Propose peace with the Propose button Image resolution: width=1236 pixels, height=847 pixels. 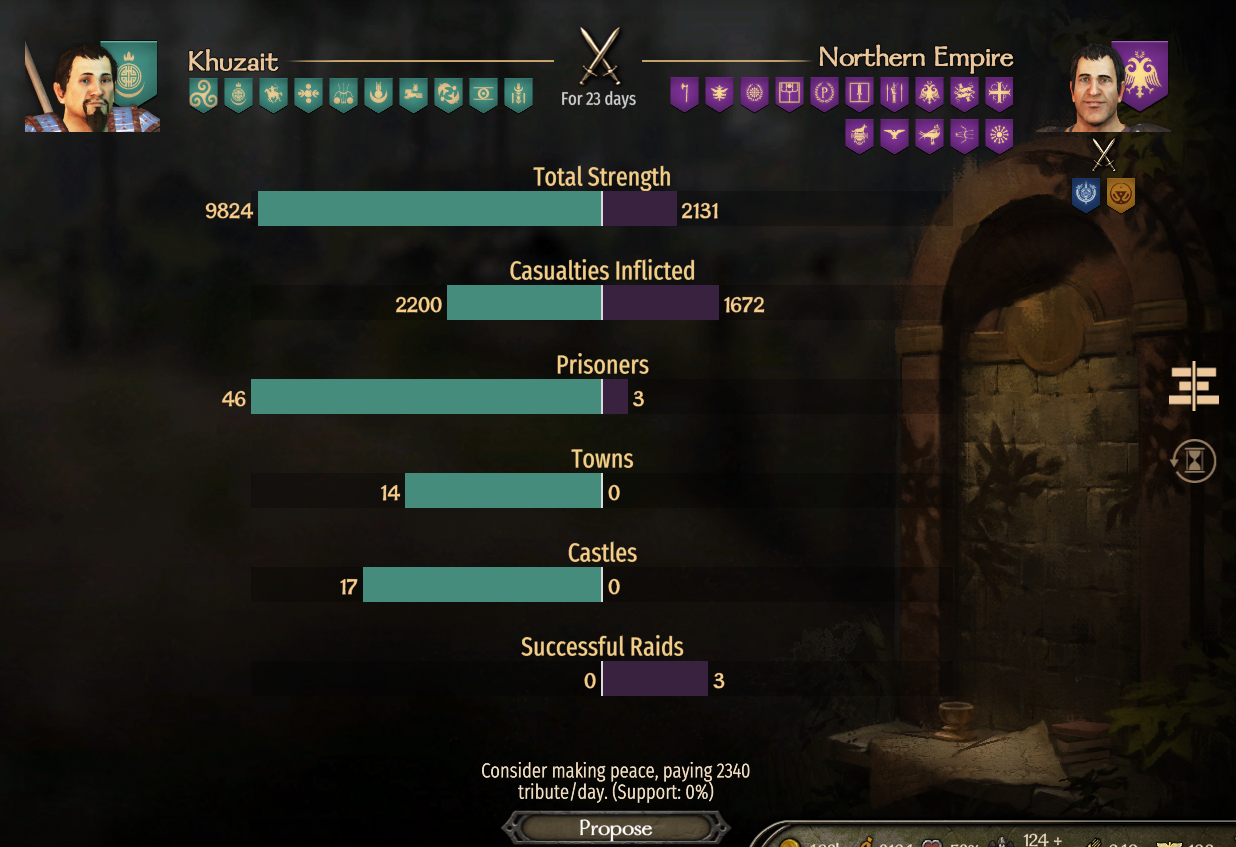615,828
